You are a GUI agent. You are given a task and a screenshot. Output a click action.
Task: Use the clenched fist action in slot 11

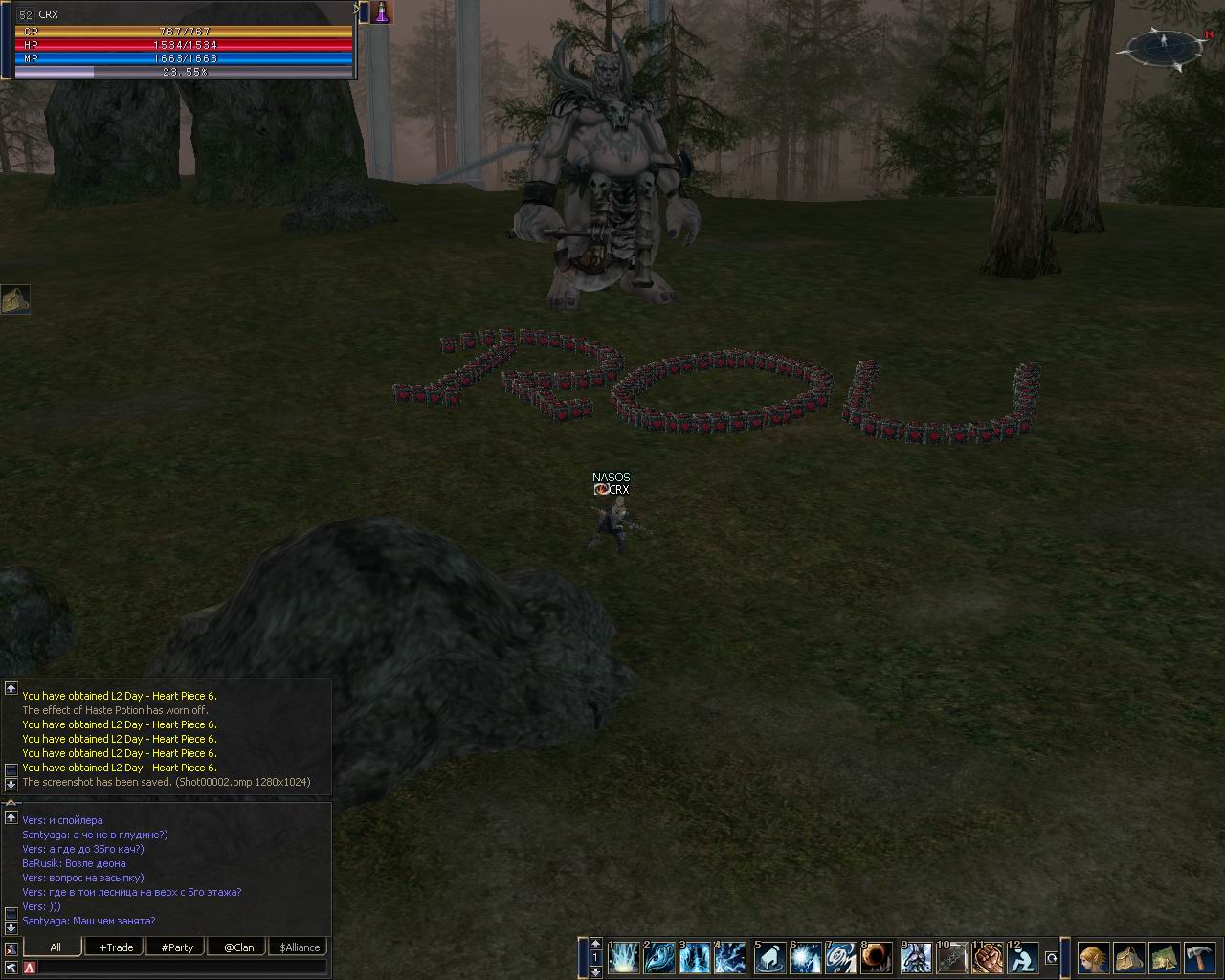point(988,957)
